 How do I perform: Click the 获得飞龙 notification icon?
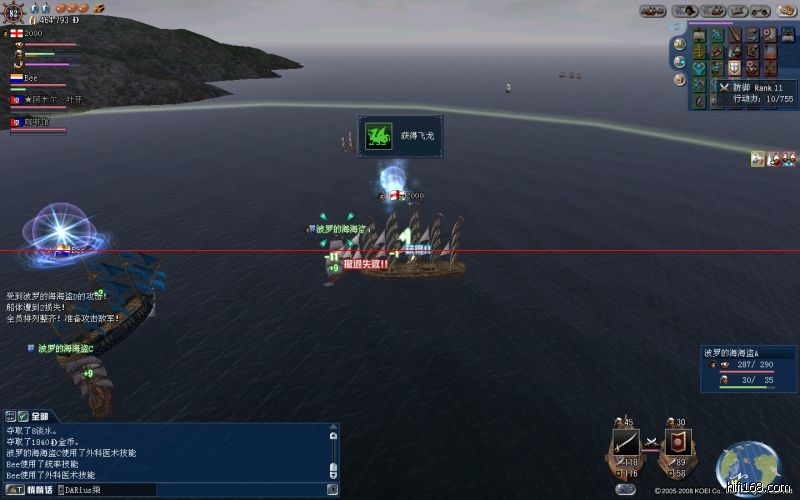coord(379,135)
